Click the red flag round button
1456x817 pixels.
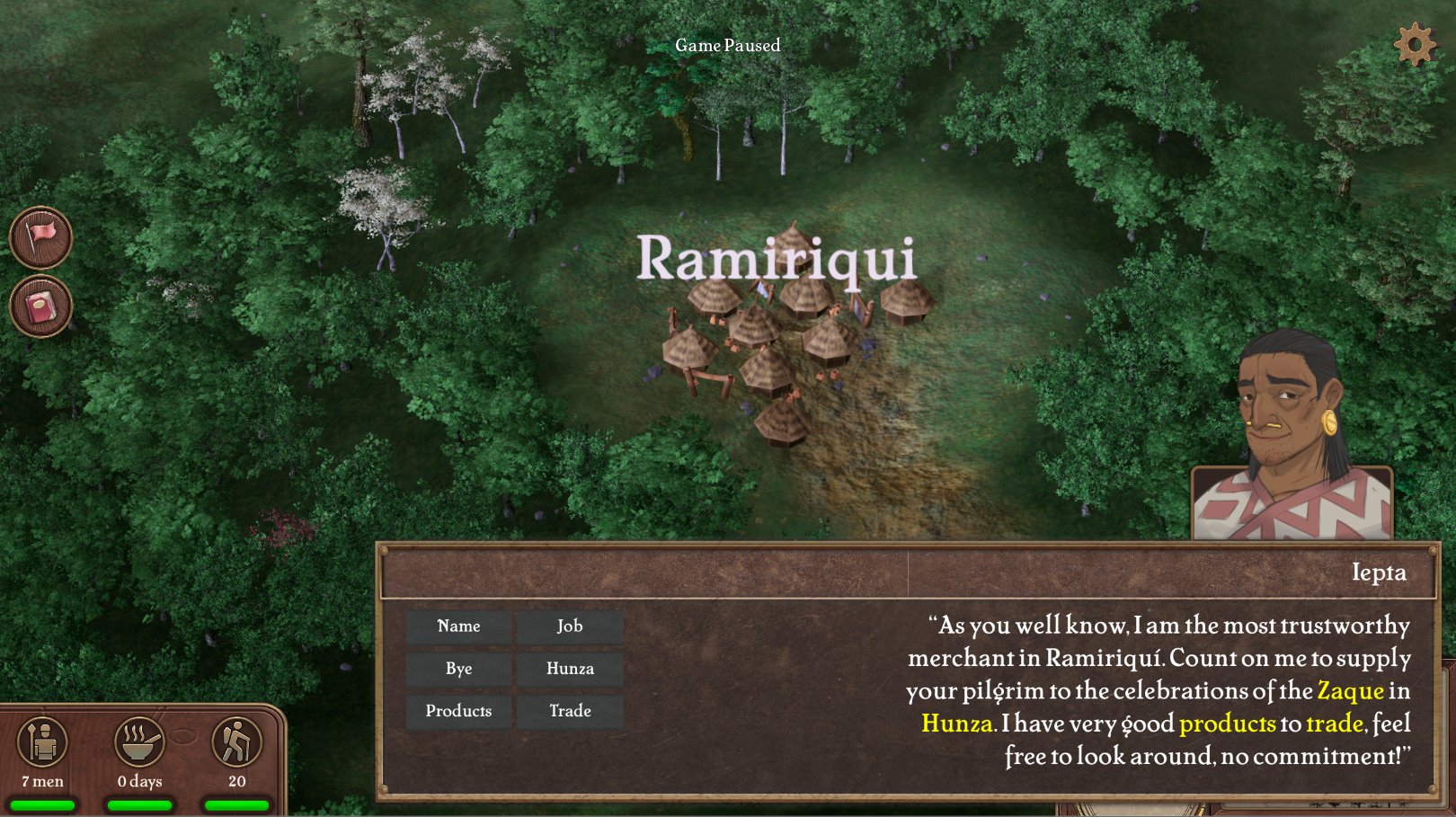click(x=40, y=237)
